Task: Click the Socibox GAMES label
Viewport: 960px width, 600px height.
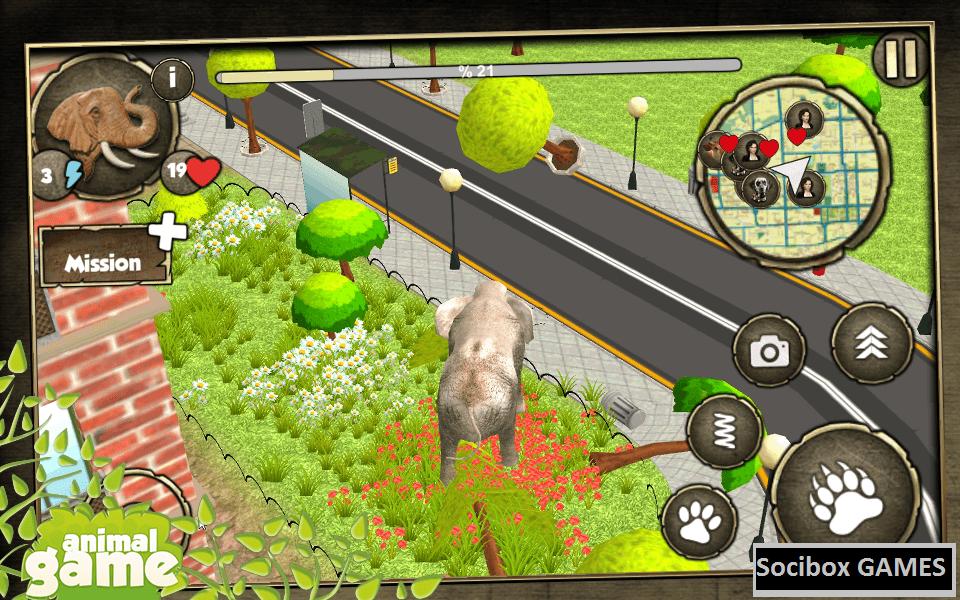Action: click(x=852, y=568)
